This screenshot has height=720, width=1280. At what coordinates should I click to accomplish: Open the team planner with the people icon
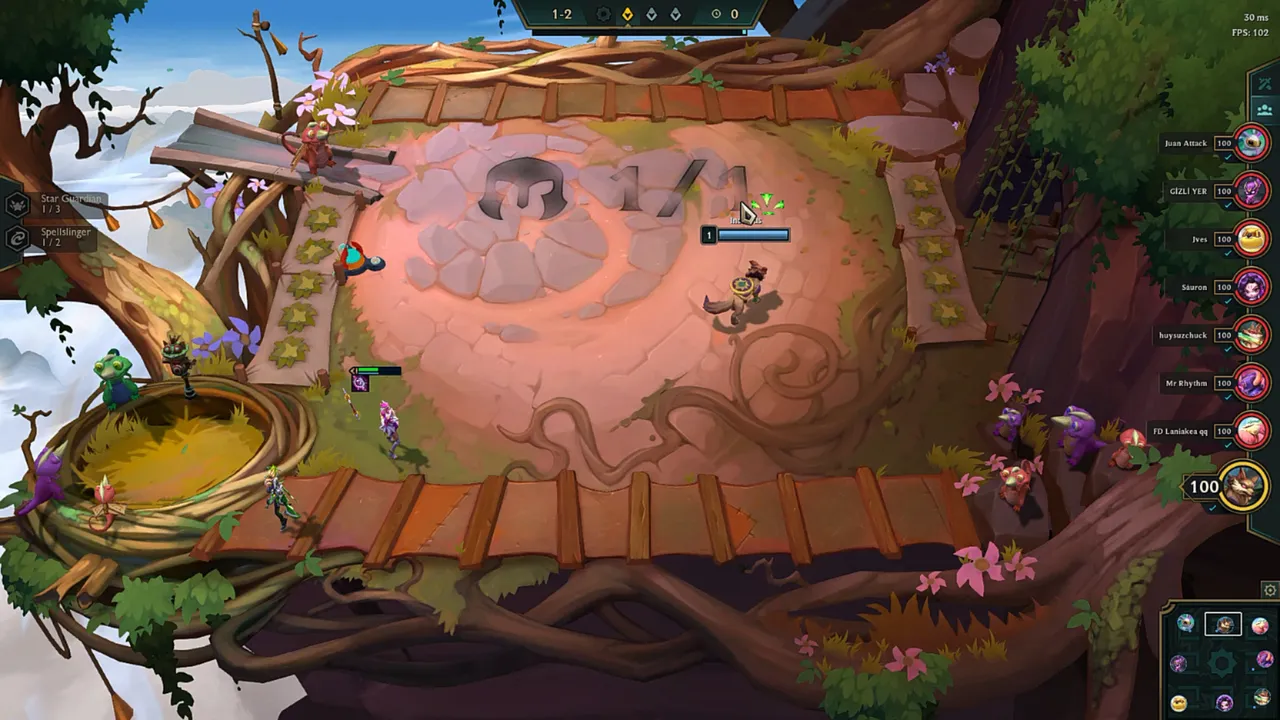[x=1265, y=110]
